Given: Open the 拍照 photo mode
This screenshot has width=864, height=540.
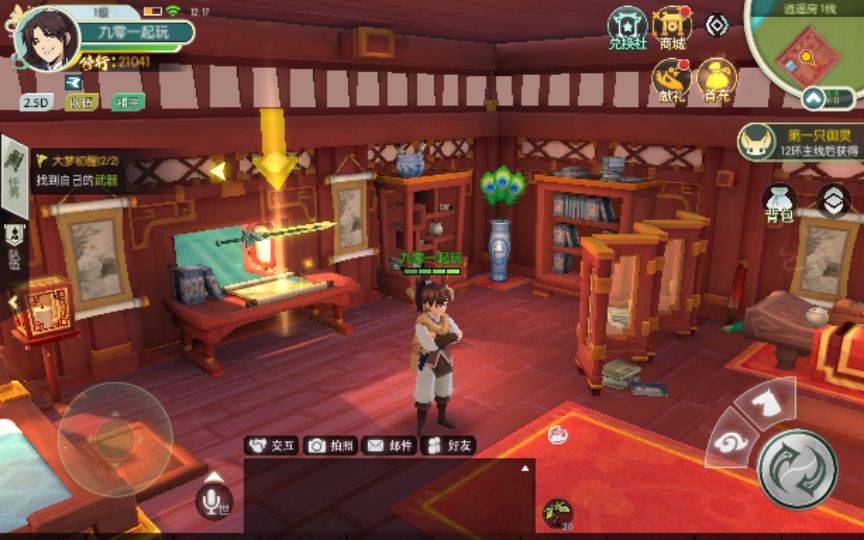Looking at the screenshot, I should pyautogui.click(x=330, y=446).
